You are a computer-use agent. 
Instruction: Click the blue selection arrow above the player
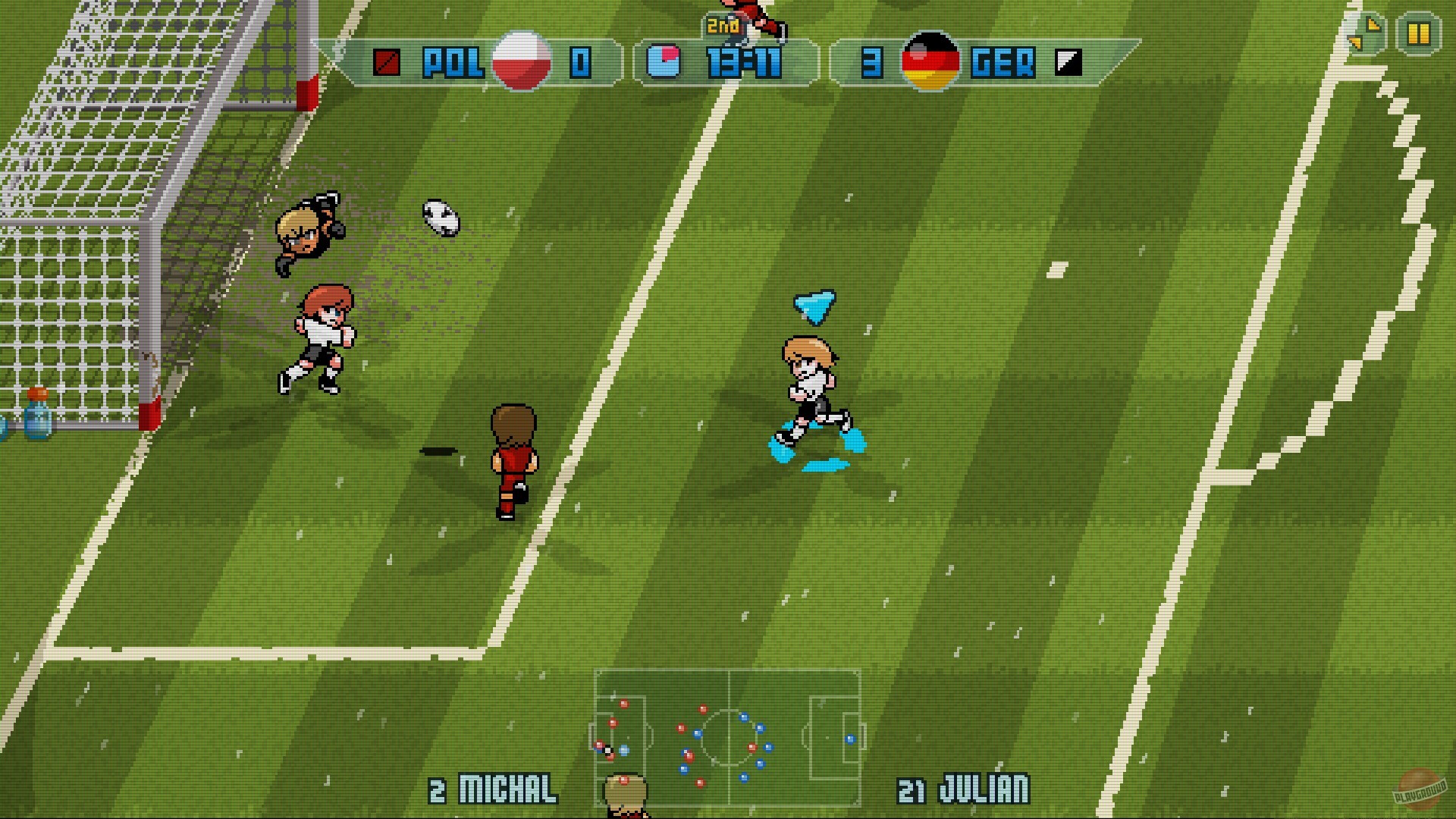tap(814, 306)
